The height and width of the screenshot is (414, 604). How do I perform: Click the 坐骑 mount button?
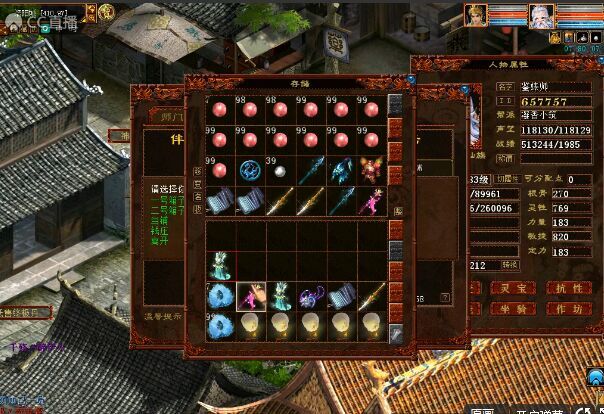511,309
